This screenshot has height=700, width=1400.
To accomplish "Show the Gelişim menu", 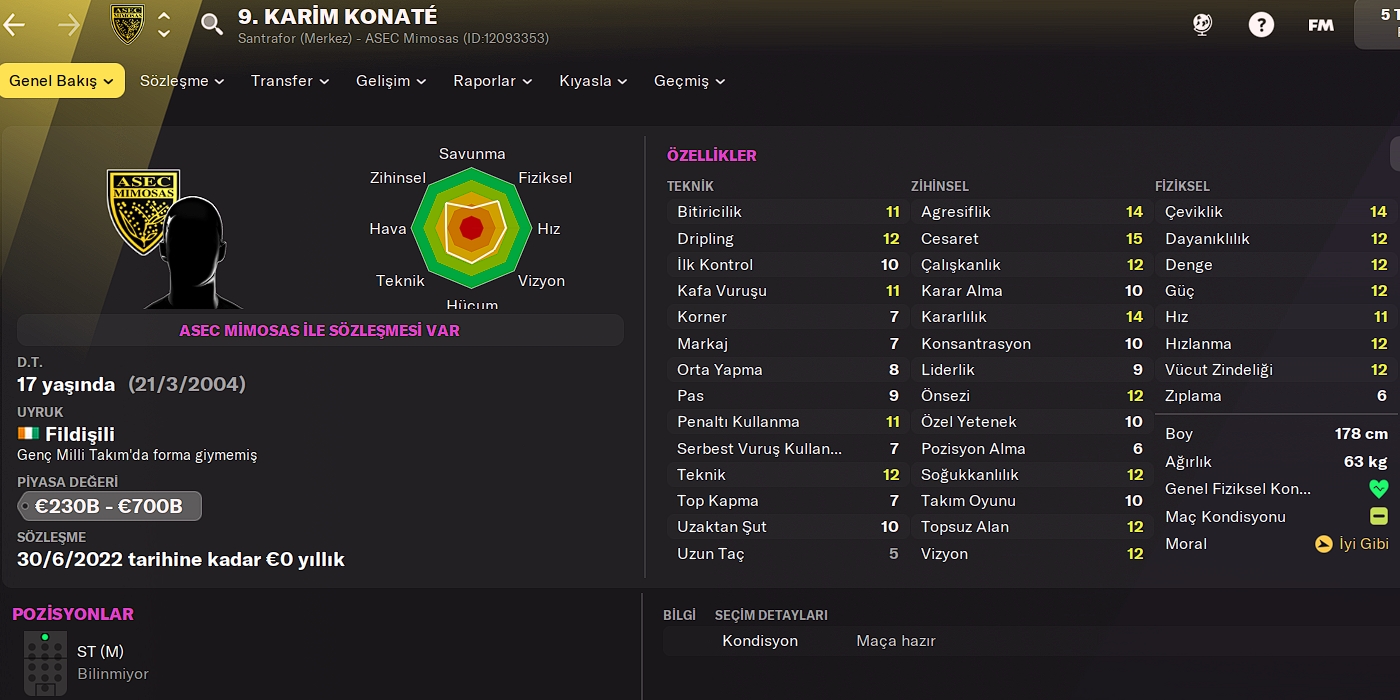I will [391, 81].
